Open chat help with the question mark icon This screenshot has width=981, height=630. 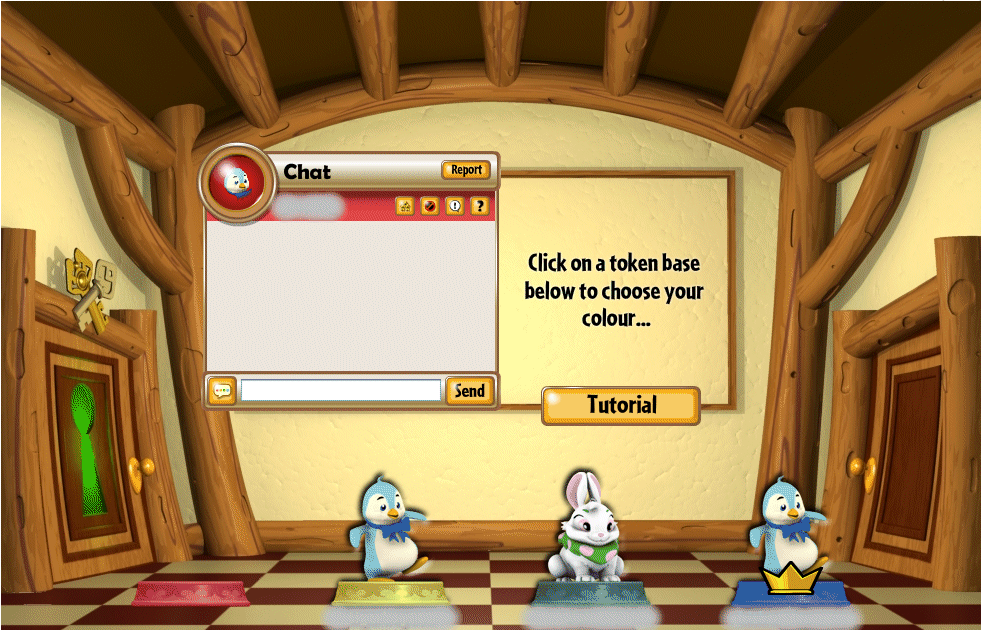[x=480, y=206]
